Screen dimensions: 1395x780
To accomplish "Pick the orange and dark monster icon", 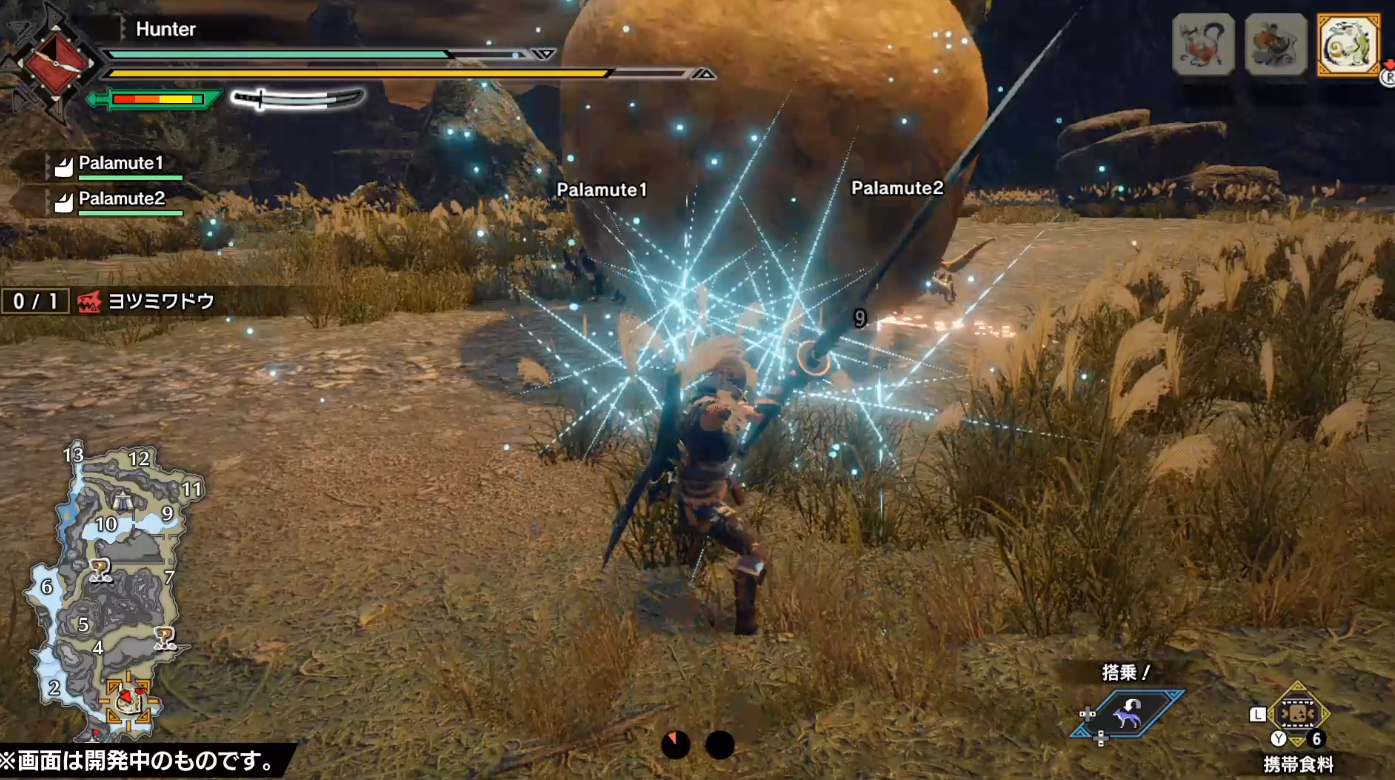I will pos(1276,44).
